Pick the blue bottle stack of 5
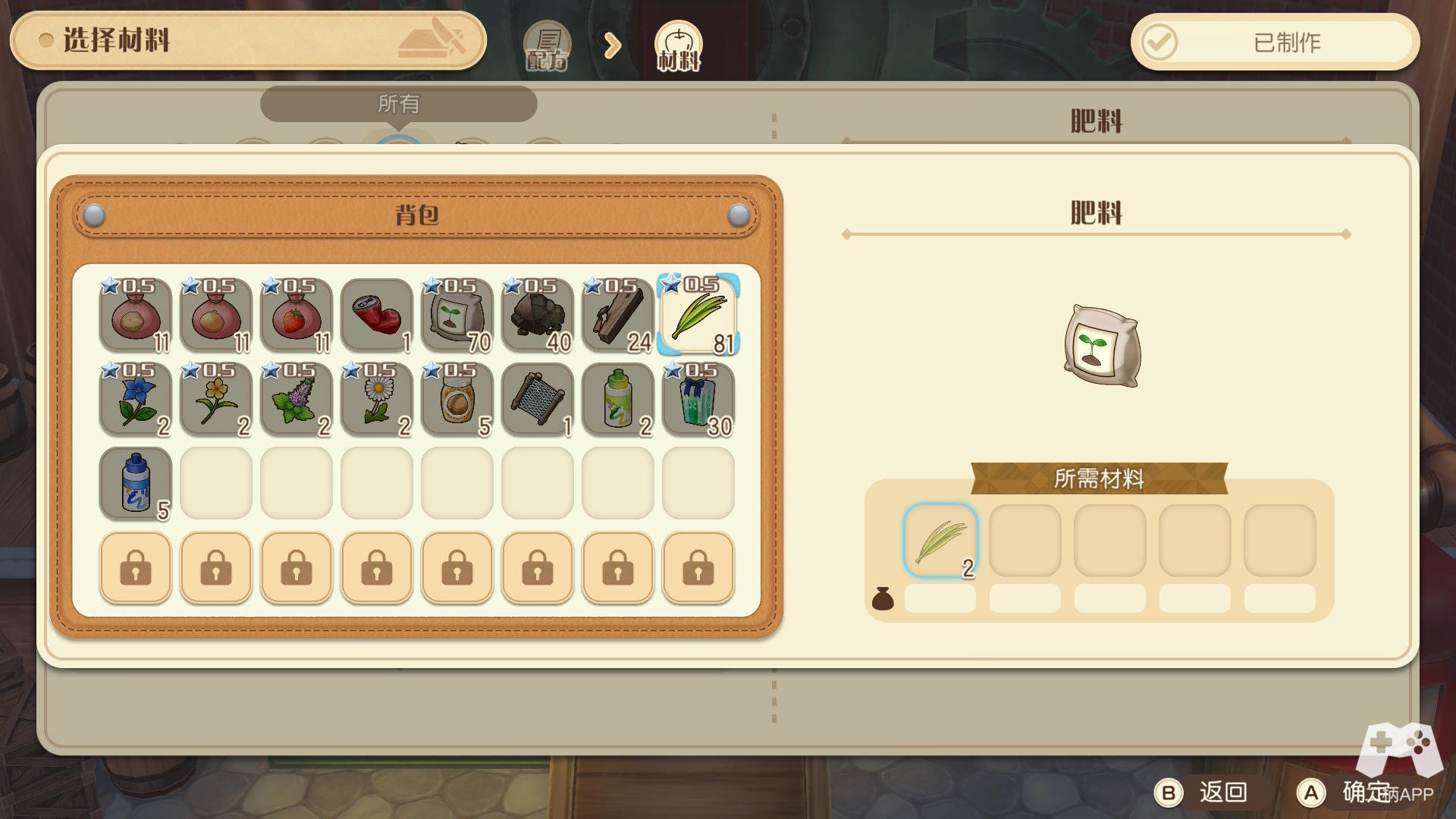The width and height of the screenshot is (1456, 819). 136,484
